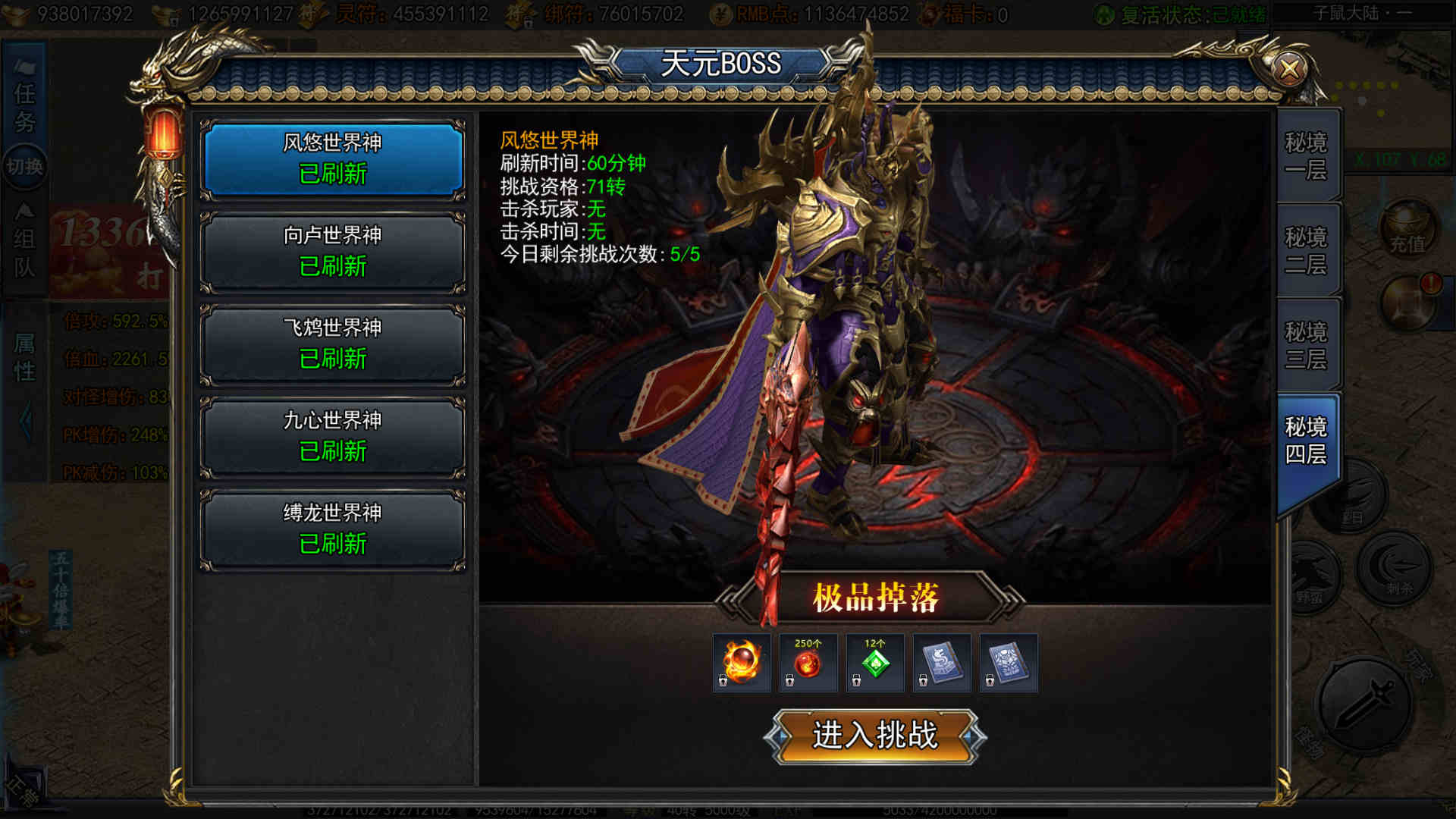The width and height of the screenshot is (1456, 819).
Task: Click the 切换 button
Action: (x=24, y=166)
